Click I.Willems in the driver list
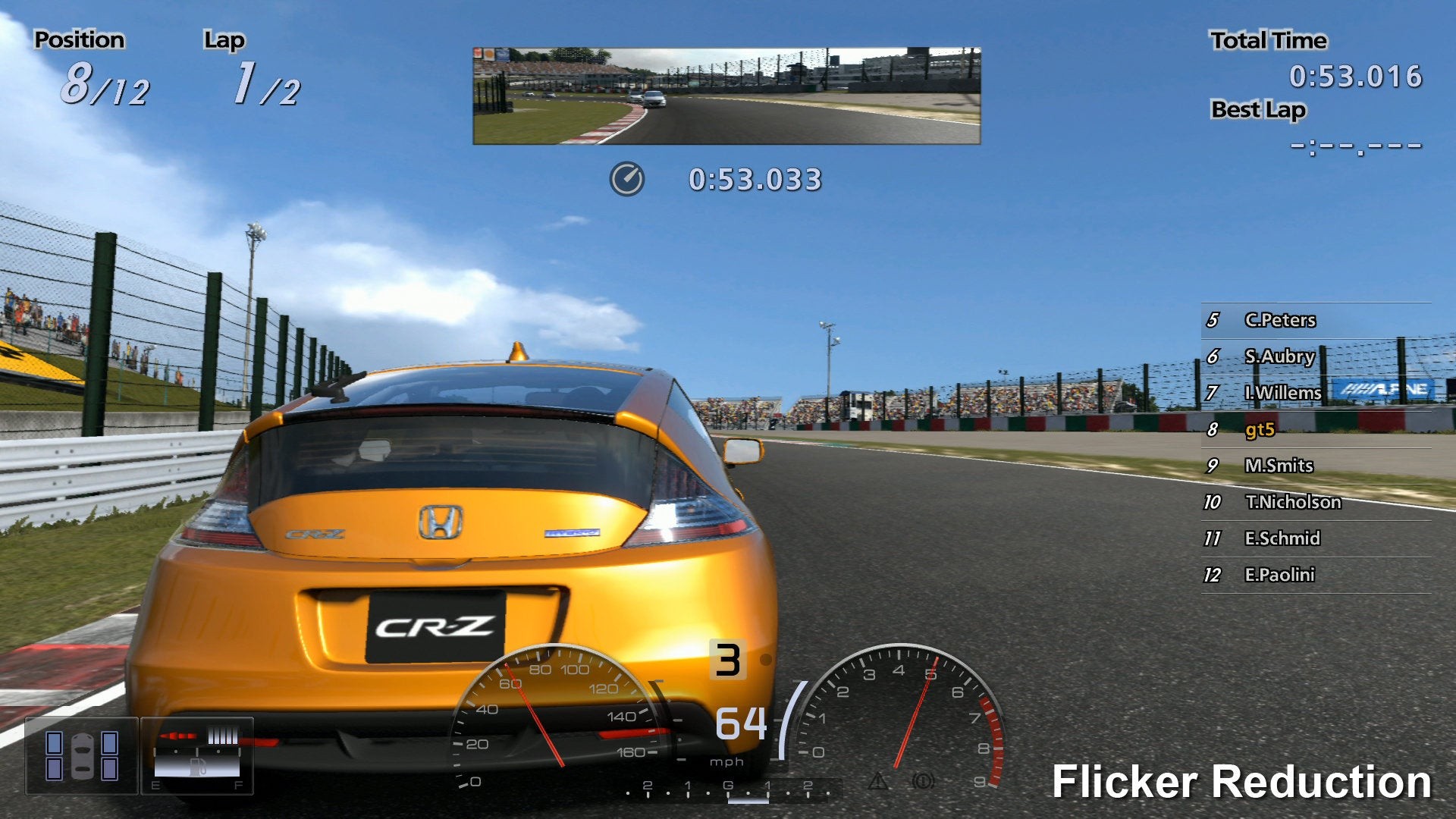The height and width of the screenshot is (819, 1456). [x=1282, y=393]
